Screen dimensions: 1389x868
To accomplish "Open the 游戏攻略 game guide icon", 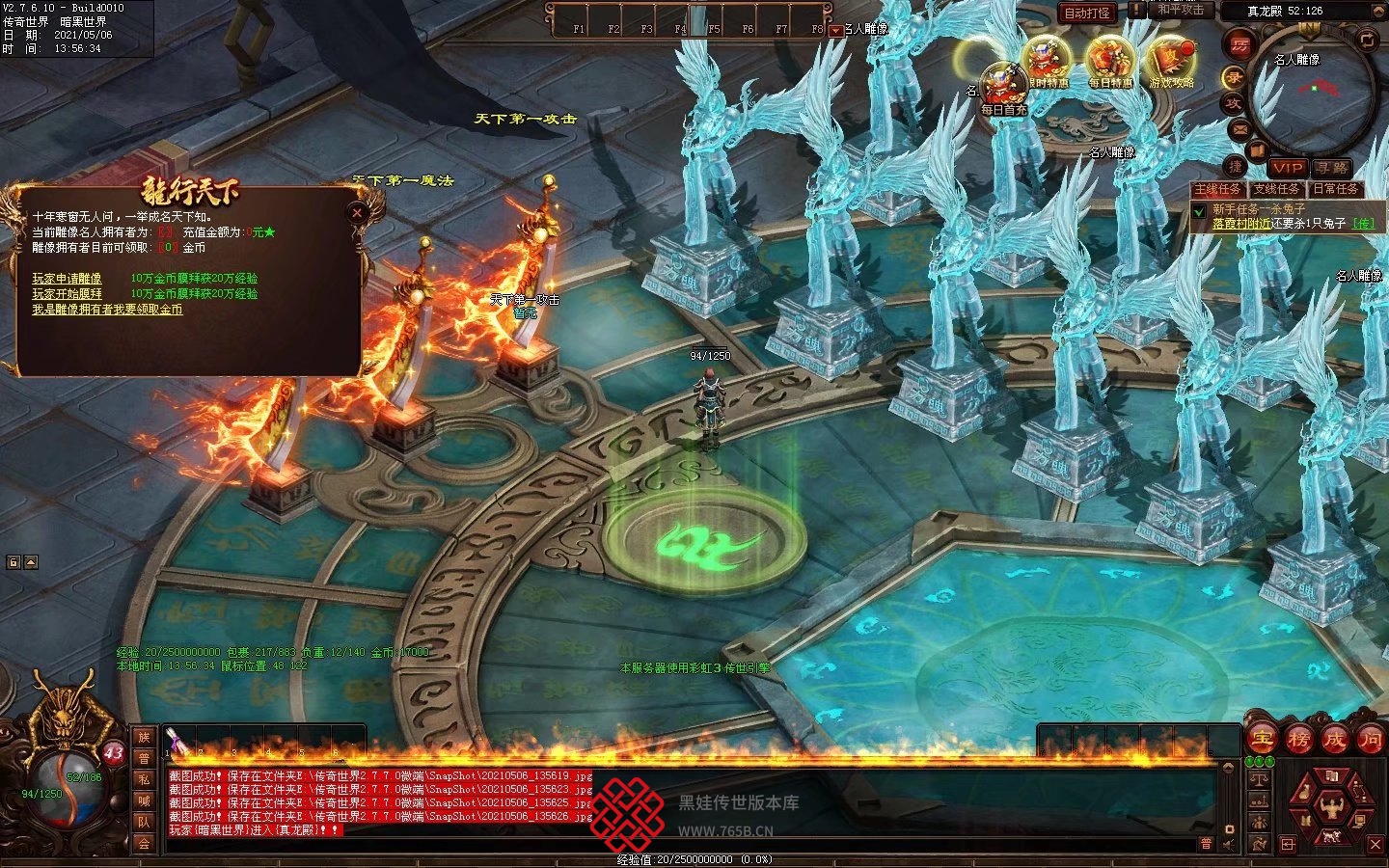I will click(x=1171, y=60).
